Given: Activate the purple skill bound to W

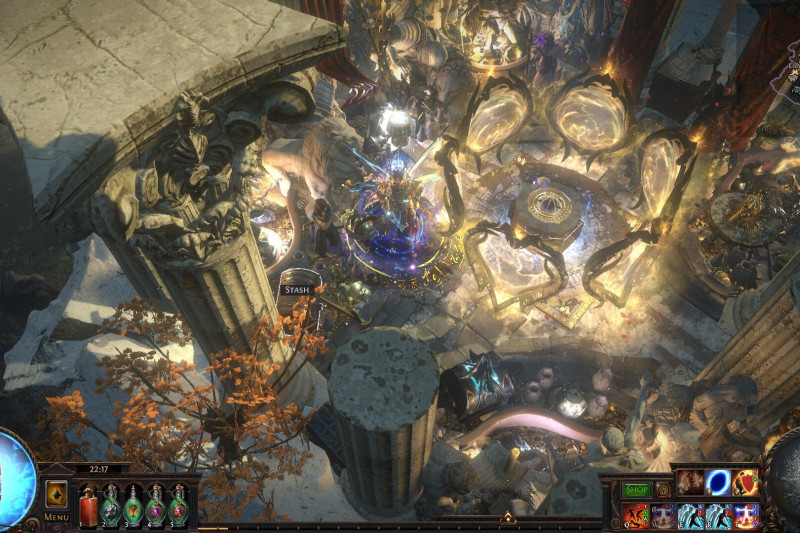Looking at the screenshot, I should tap(663, 516).
